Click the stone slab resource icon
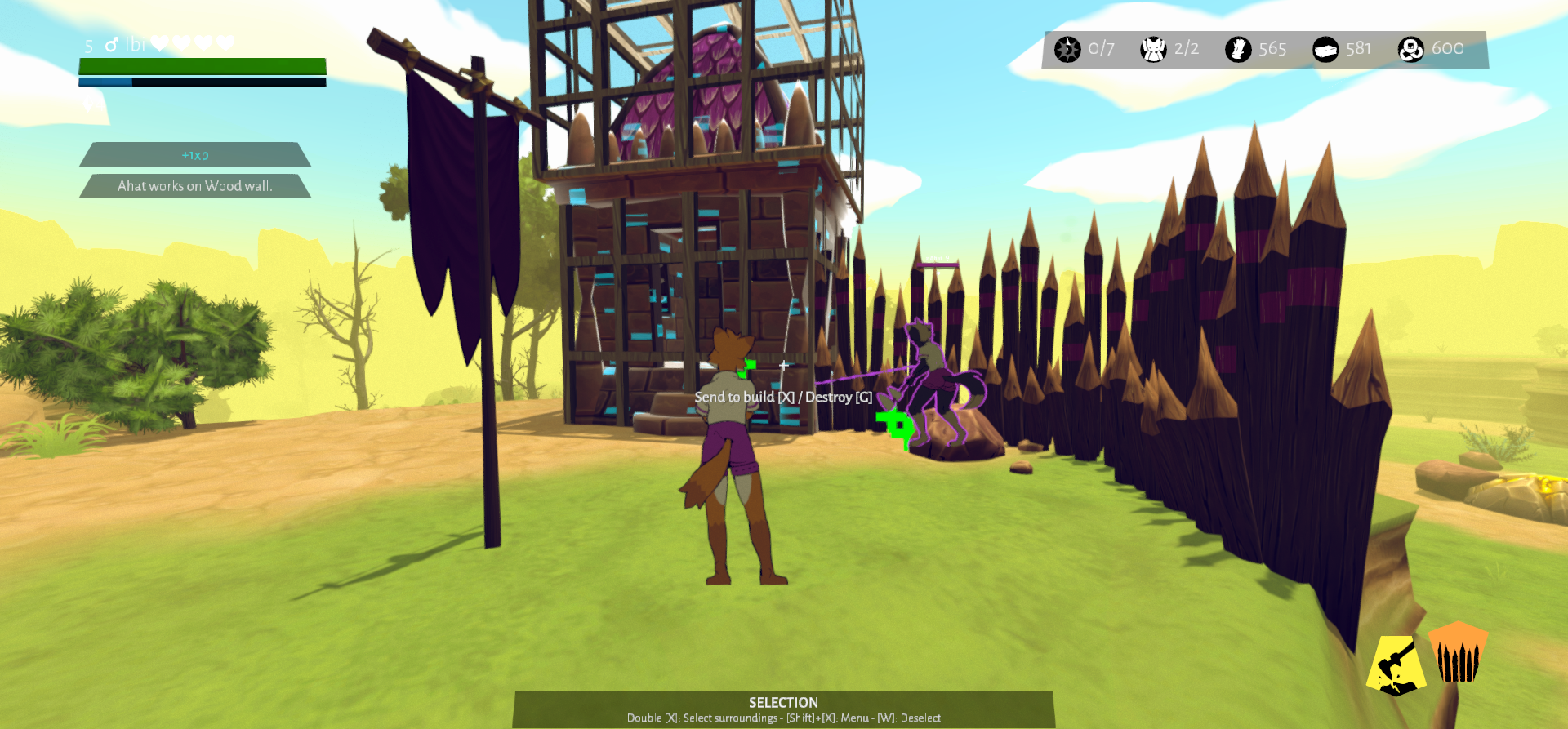The width and height of the screenshot is (1568, 729). 1325,49
